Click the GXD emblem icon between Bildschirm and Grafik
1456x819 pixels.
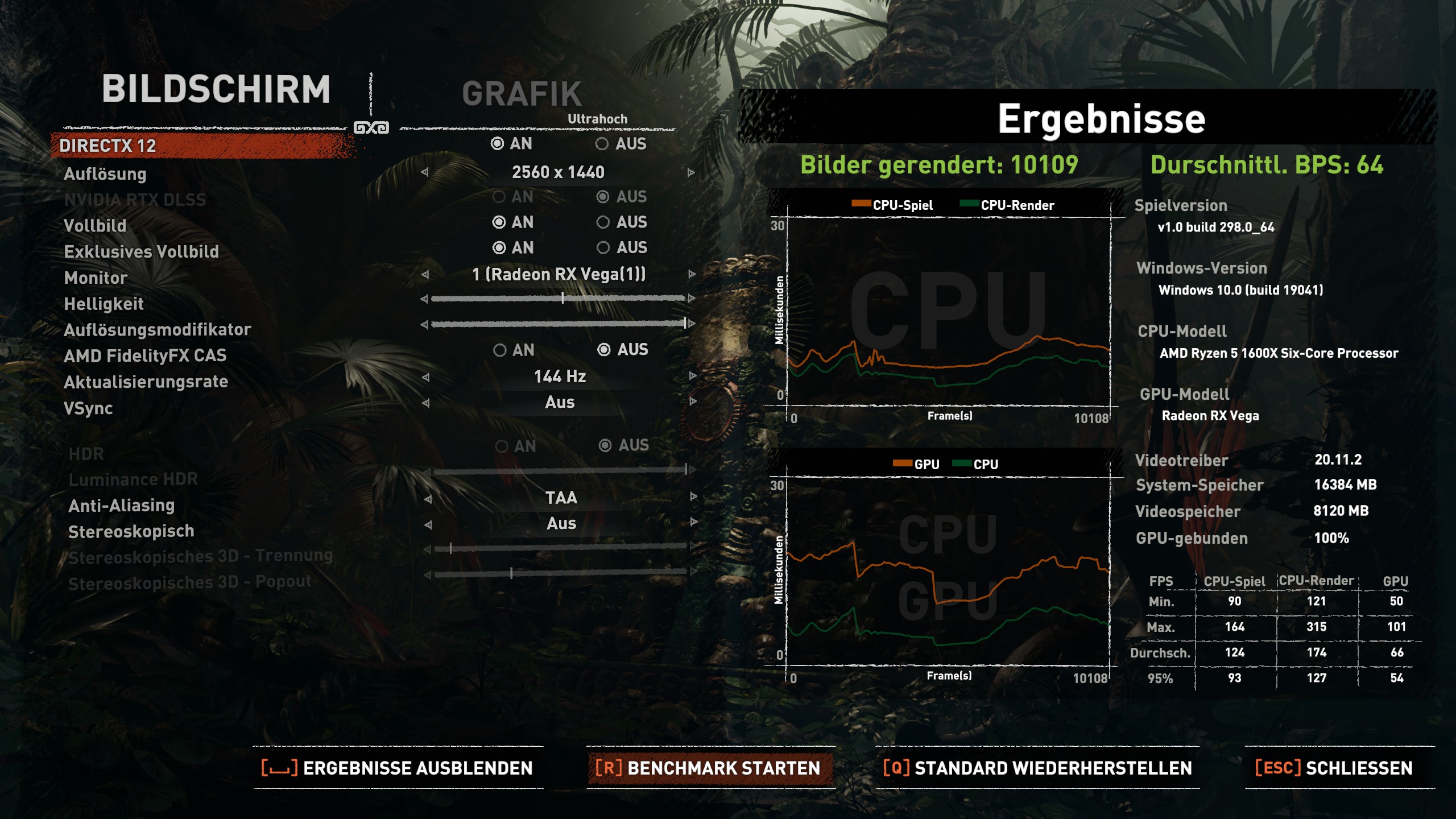point(373,126)
